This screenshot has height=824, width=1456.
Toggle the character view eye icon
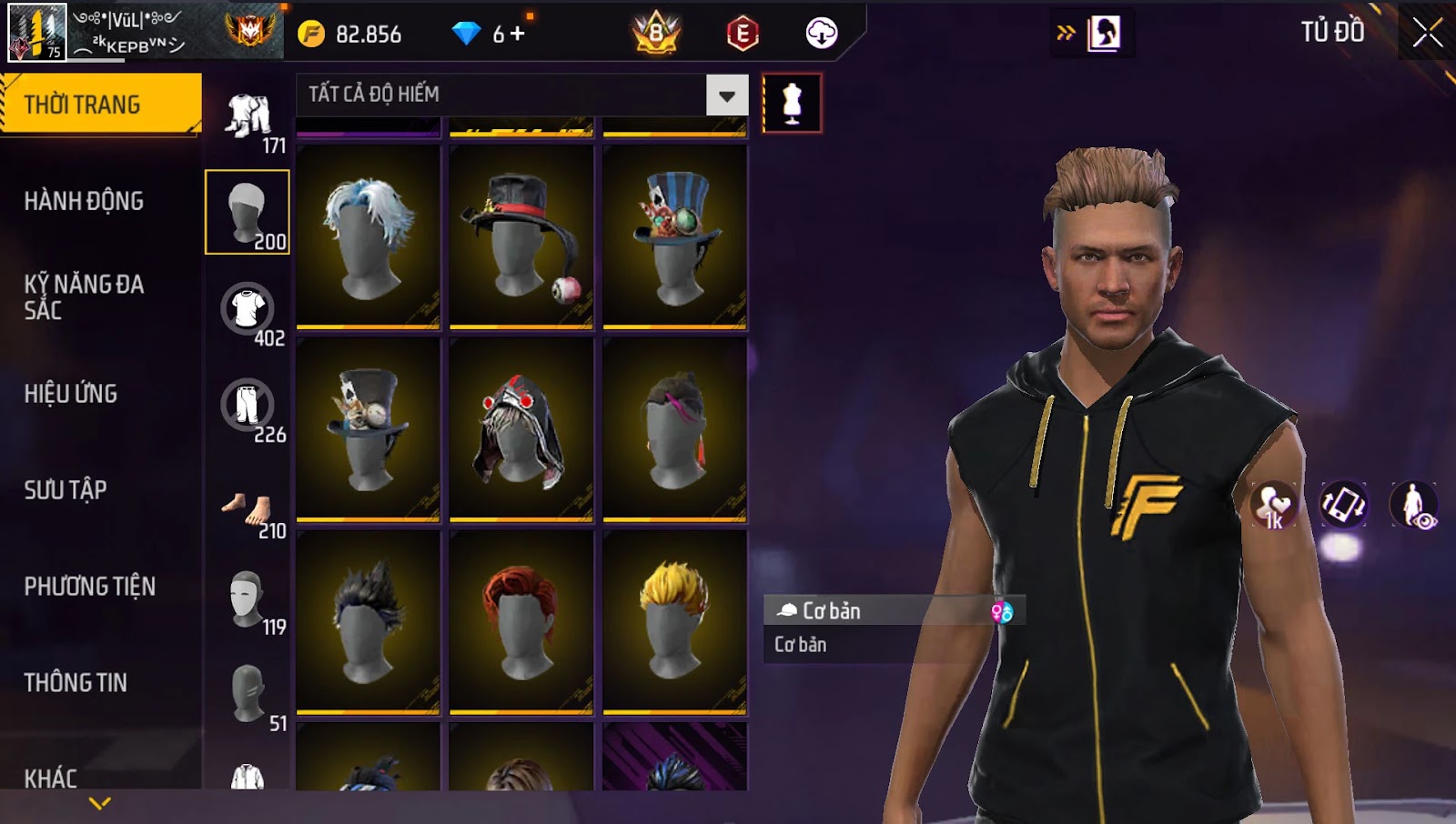(1413, 506)
